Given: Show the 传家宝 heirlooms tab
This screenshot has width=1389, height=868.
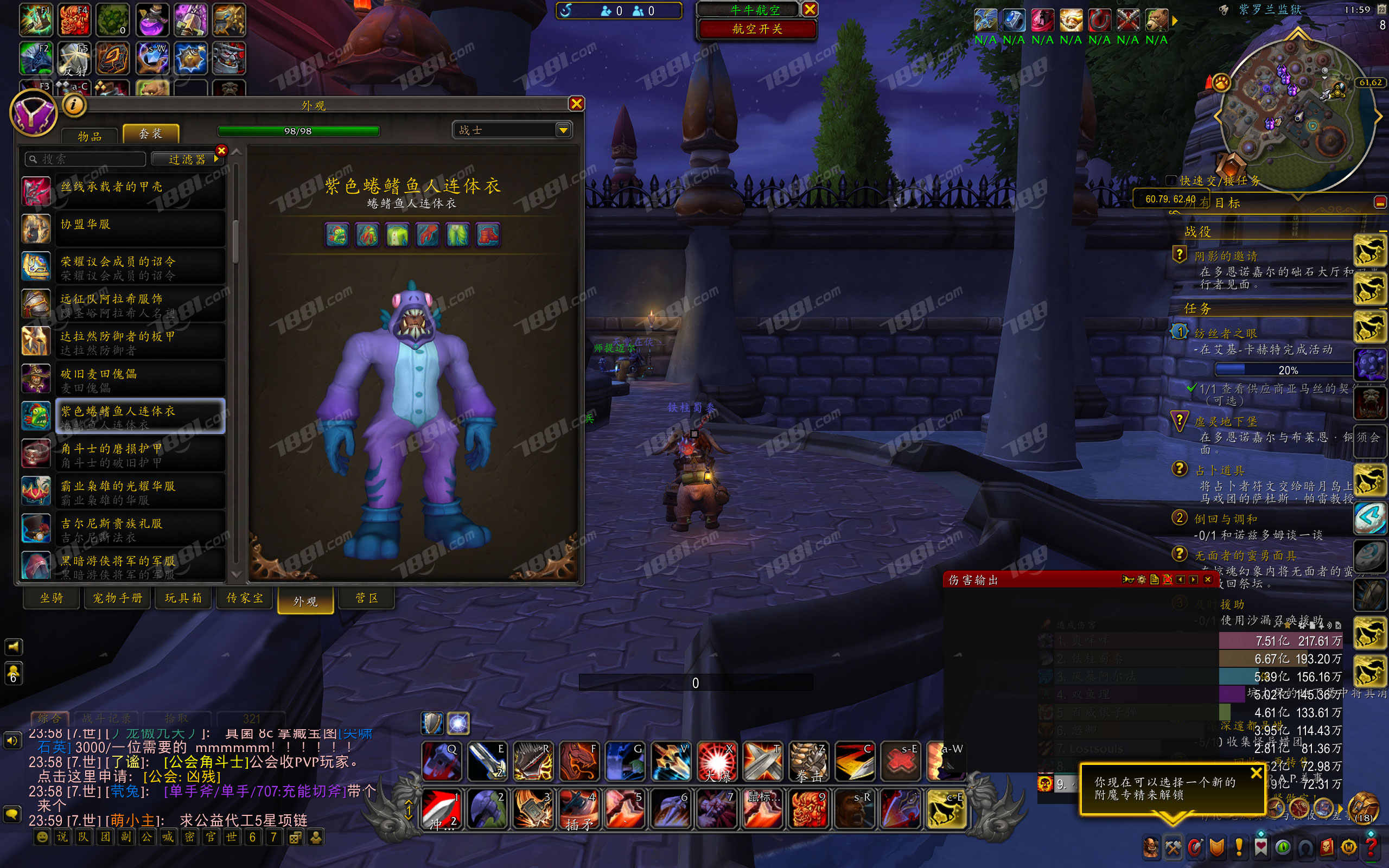Looking at the screenshot, I should [245, 598].
